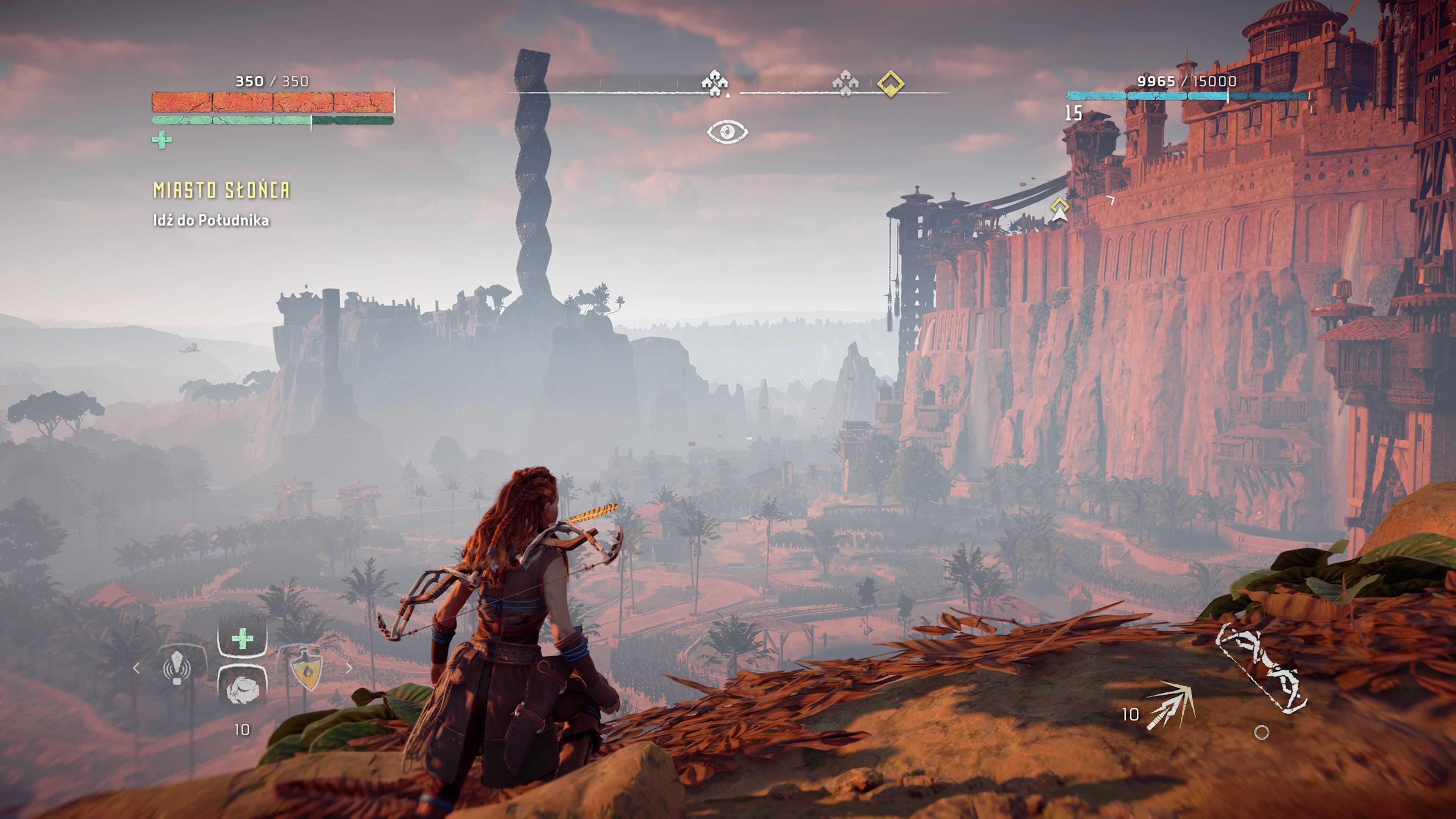Screen dimensions: 1456x819
Task: Select the fire resistance potion slot
Action: pyautogui.click(x=306, y=671)
